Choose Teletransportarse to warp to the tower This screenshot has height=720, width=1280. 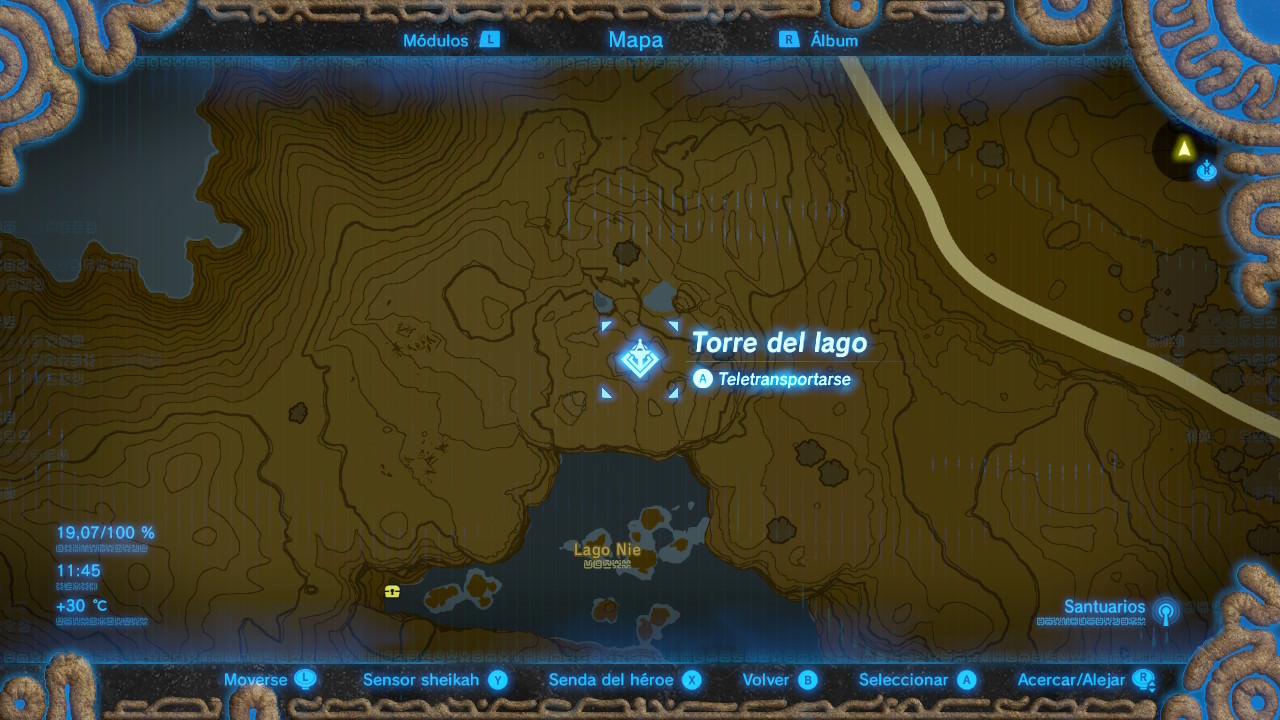point(772,380)
